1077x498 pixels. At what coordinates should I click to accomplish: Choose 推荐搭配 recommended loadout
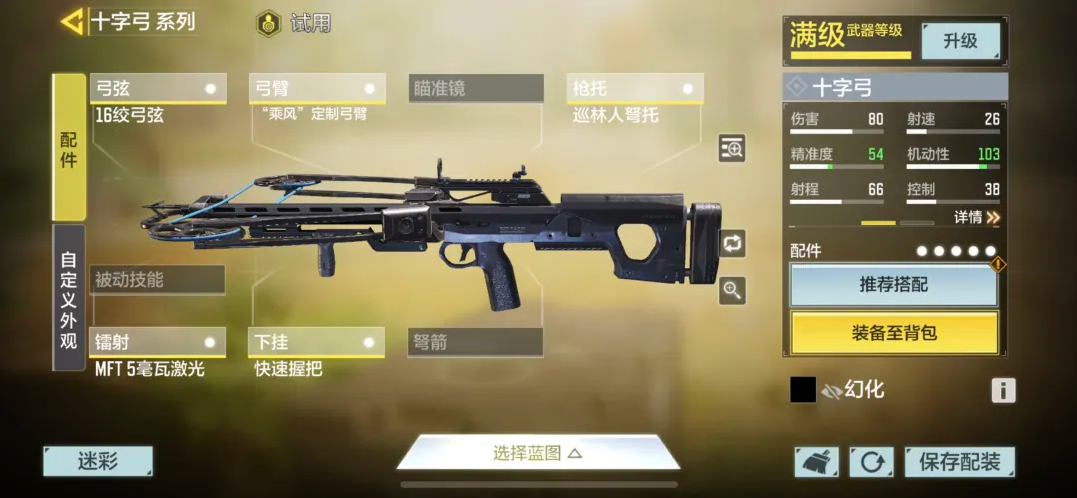point(894,285)
